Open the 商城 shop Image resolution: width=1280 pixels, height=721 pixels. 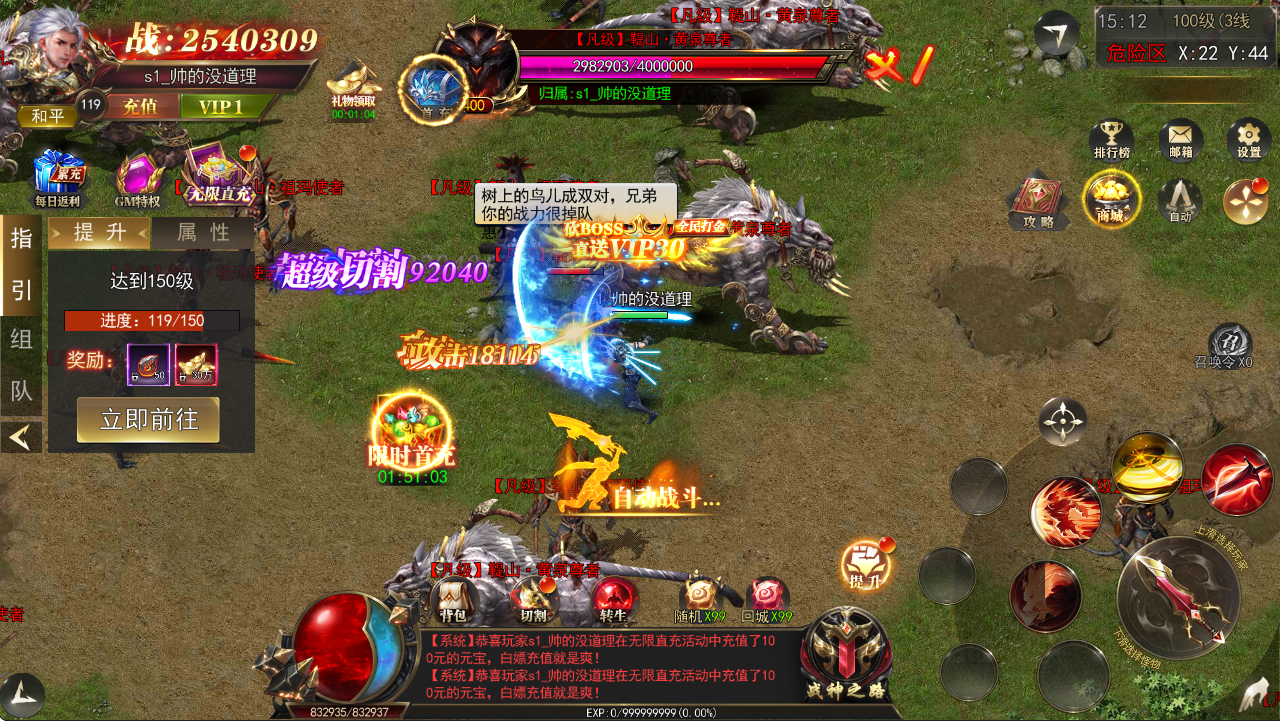coord(1110,199)
